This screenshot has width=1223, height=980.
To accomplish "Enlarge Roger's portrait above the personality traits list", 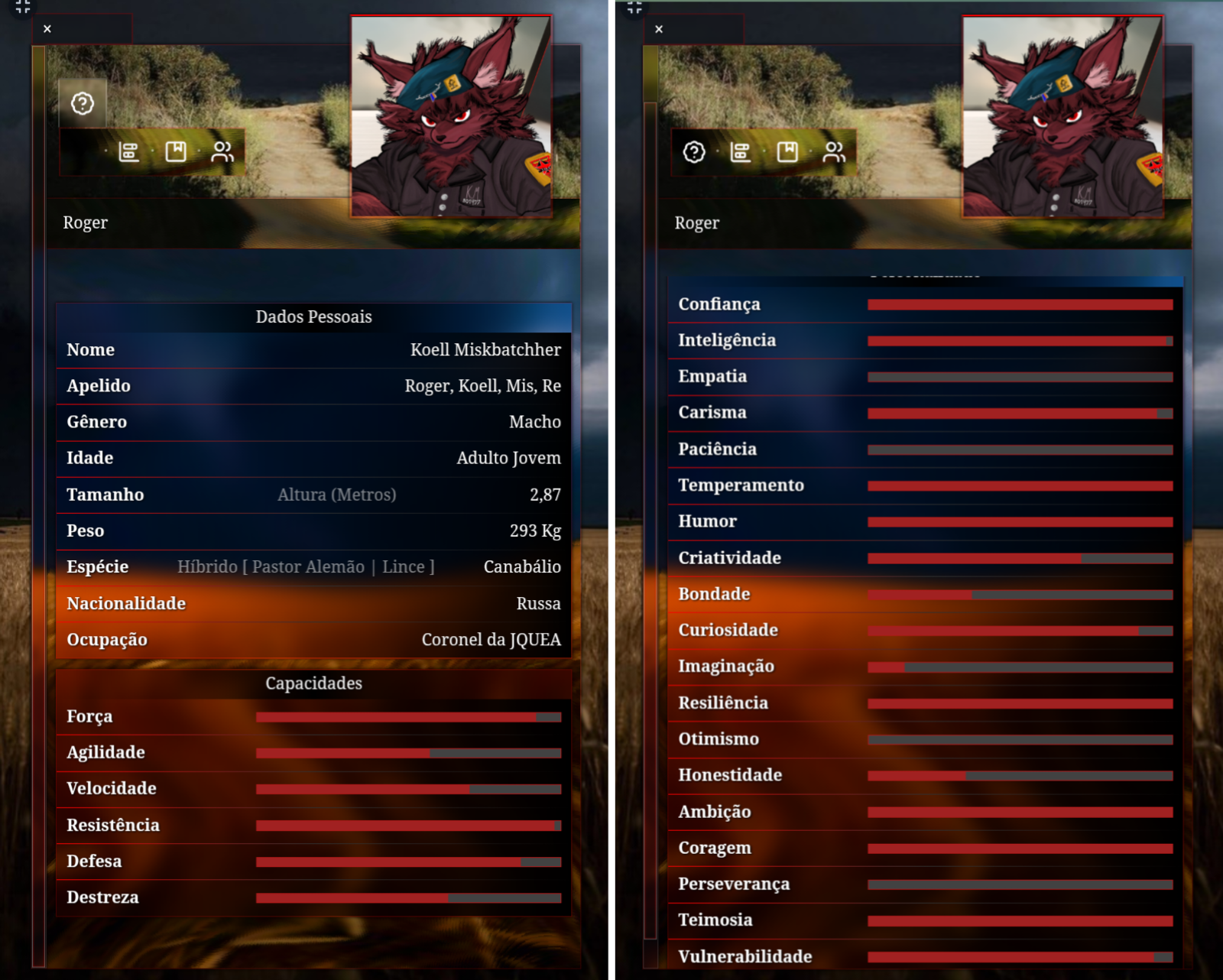I will tap(1062, 116).
